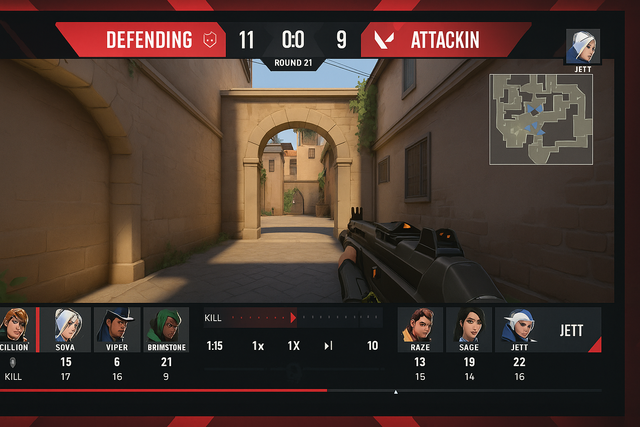Image resolution: width=640 pixels, height=427 pixels.
Task: Click the kill timeline track
Action: (x=300, y=318)
